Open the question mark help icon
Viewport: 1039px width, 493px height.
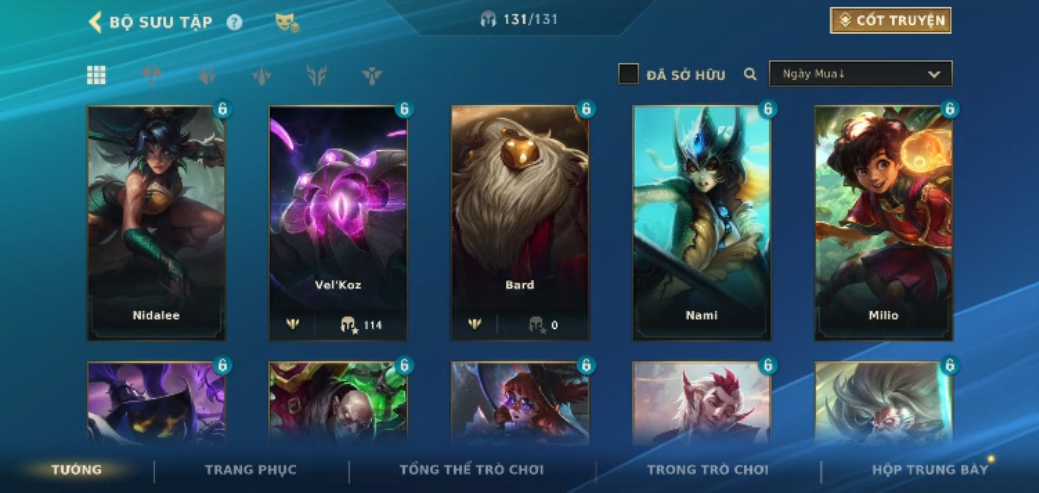click(234, 22)
